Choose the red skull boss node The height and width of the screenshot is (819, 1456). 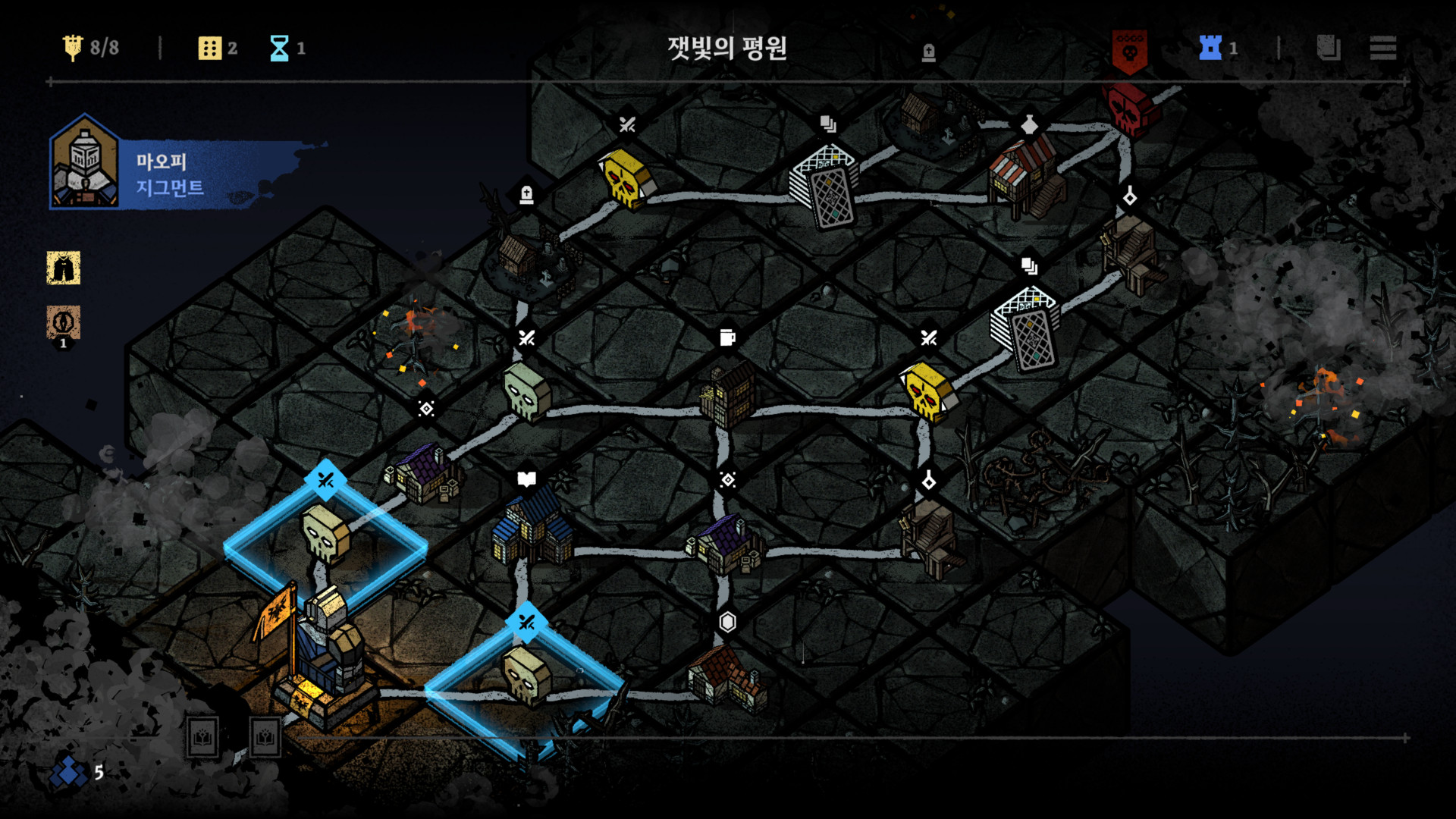(1131, 108)
